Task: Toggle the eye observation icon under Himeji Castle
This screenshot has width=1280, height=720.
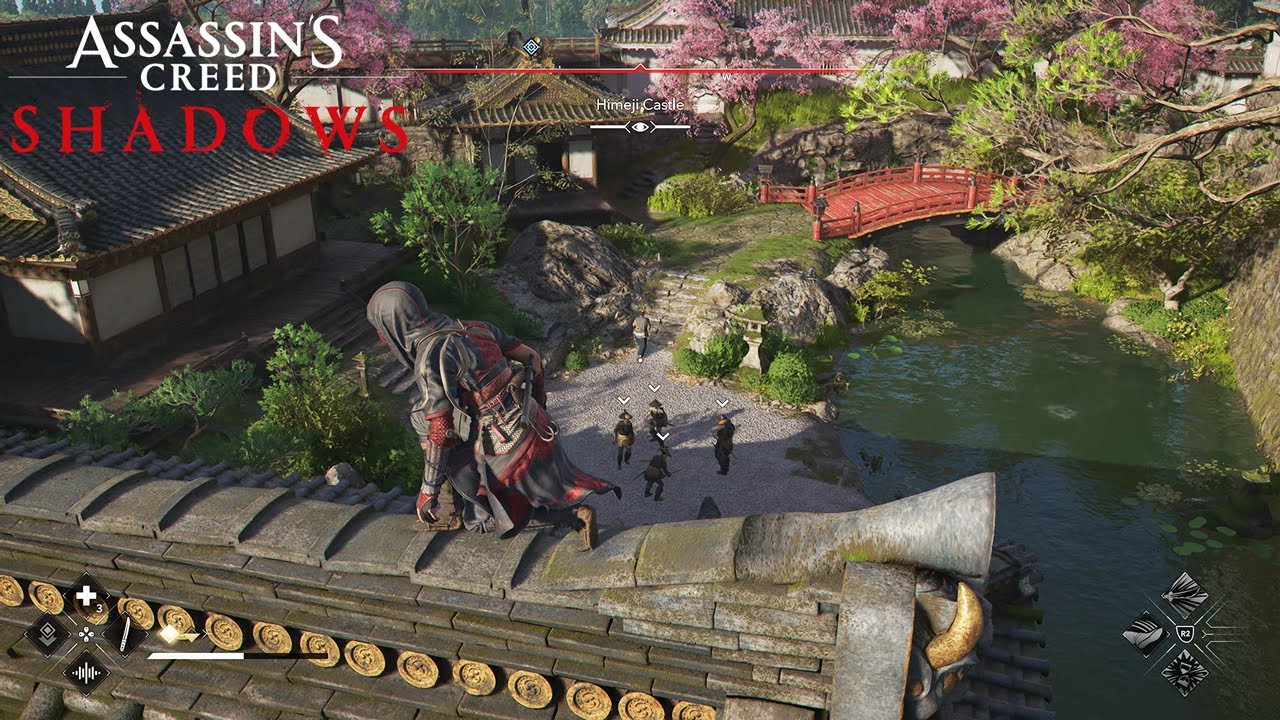Action: 641,127
